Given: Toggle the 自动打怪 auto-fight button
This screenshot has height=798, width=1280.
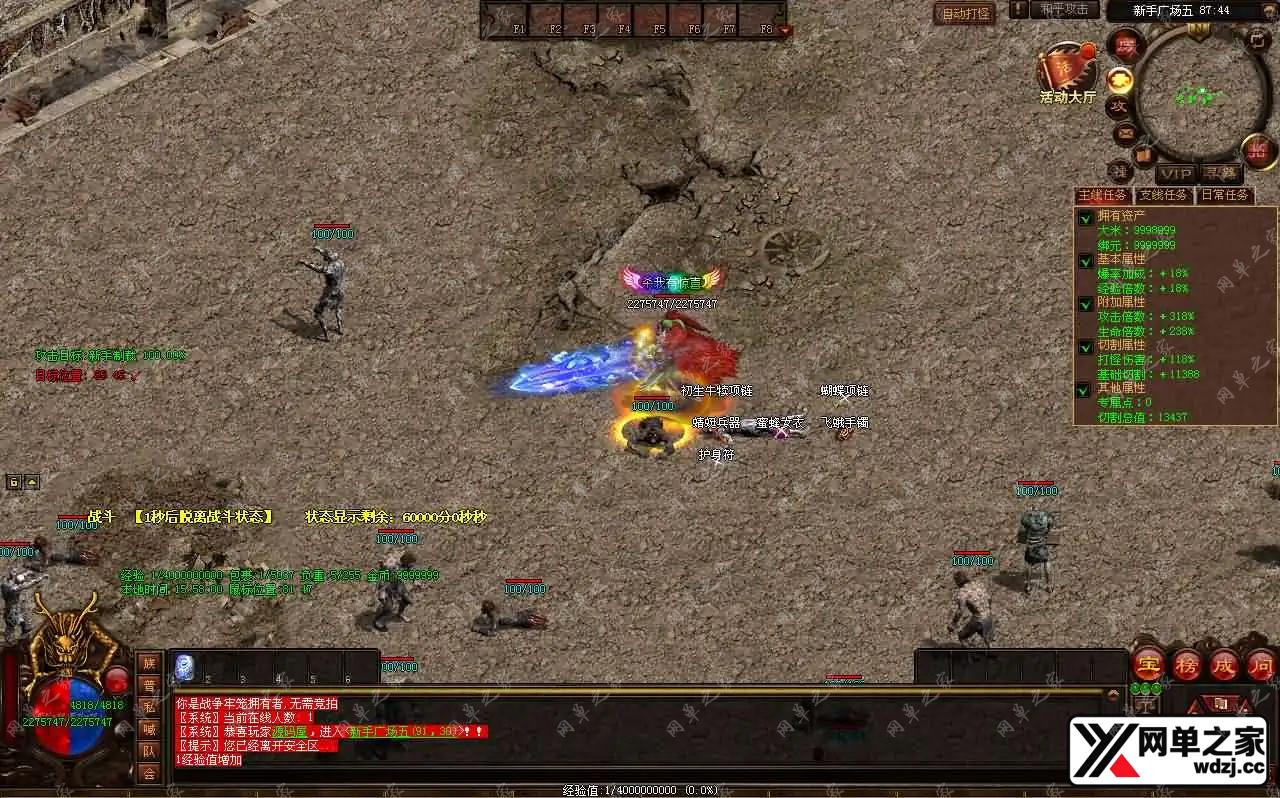Looking at the screenshot, I should coord(965,13).
